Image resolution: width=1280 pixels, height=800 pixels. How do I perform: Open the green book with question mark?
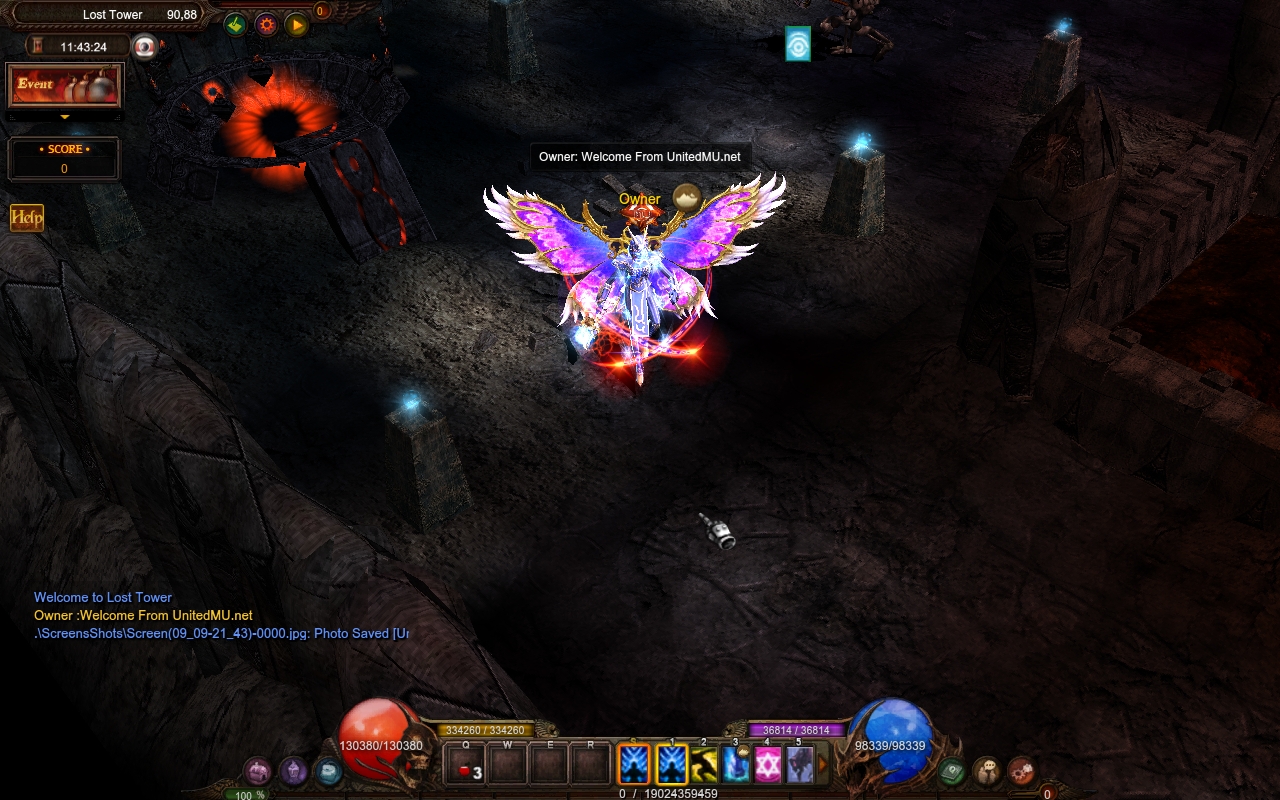pos(952,771)
